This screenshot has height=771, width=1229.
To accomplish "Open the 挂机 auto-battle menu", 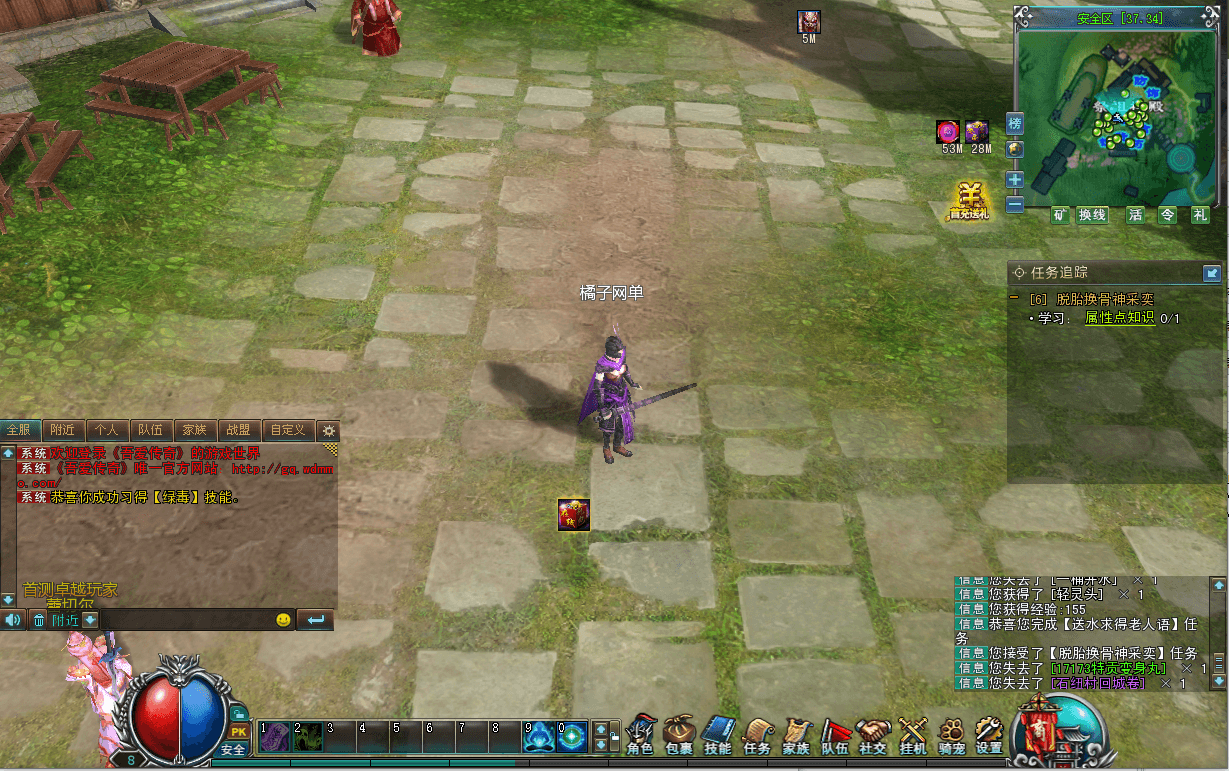I will tap(912, 734).
